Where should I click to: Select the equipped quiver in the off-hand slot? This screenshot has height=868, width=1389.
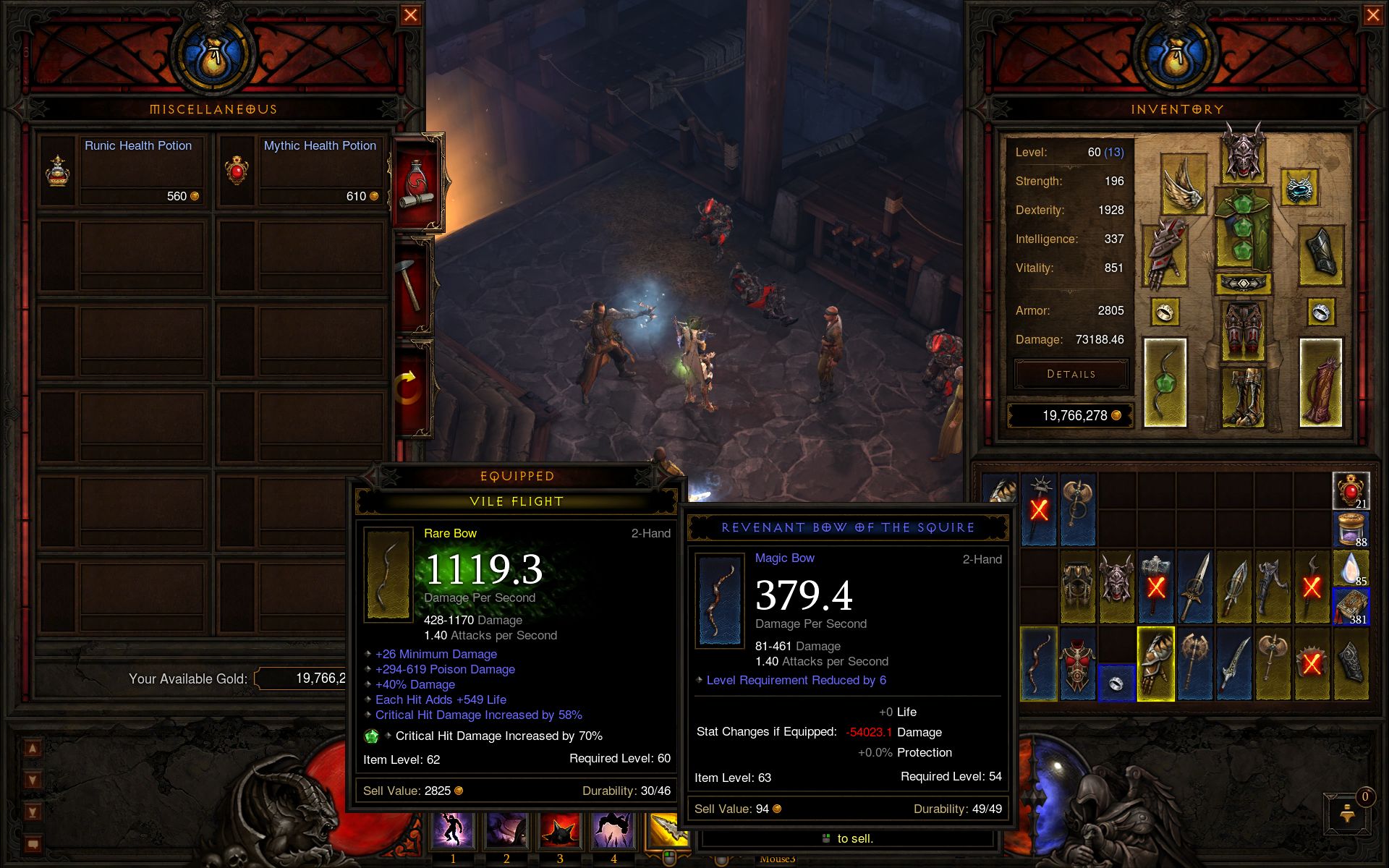click(x=1320, y=382)
